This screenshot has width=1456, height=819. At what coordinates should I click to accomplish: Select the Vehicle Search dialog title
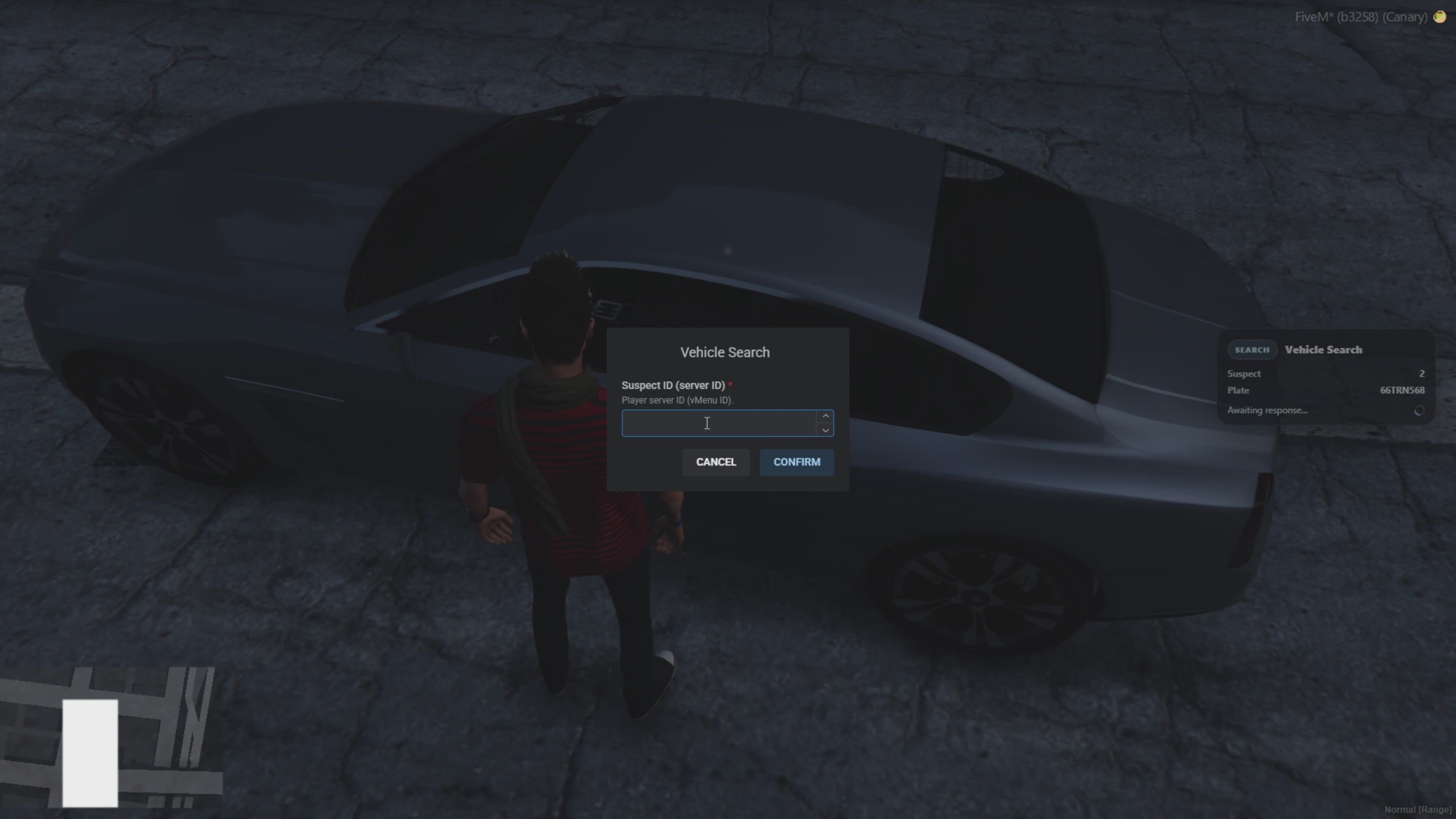click(725, 351)
